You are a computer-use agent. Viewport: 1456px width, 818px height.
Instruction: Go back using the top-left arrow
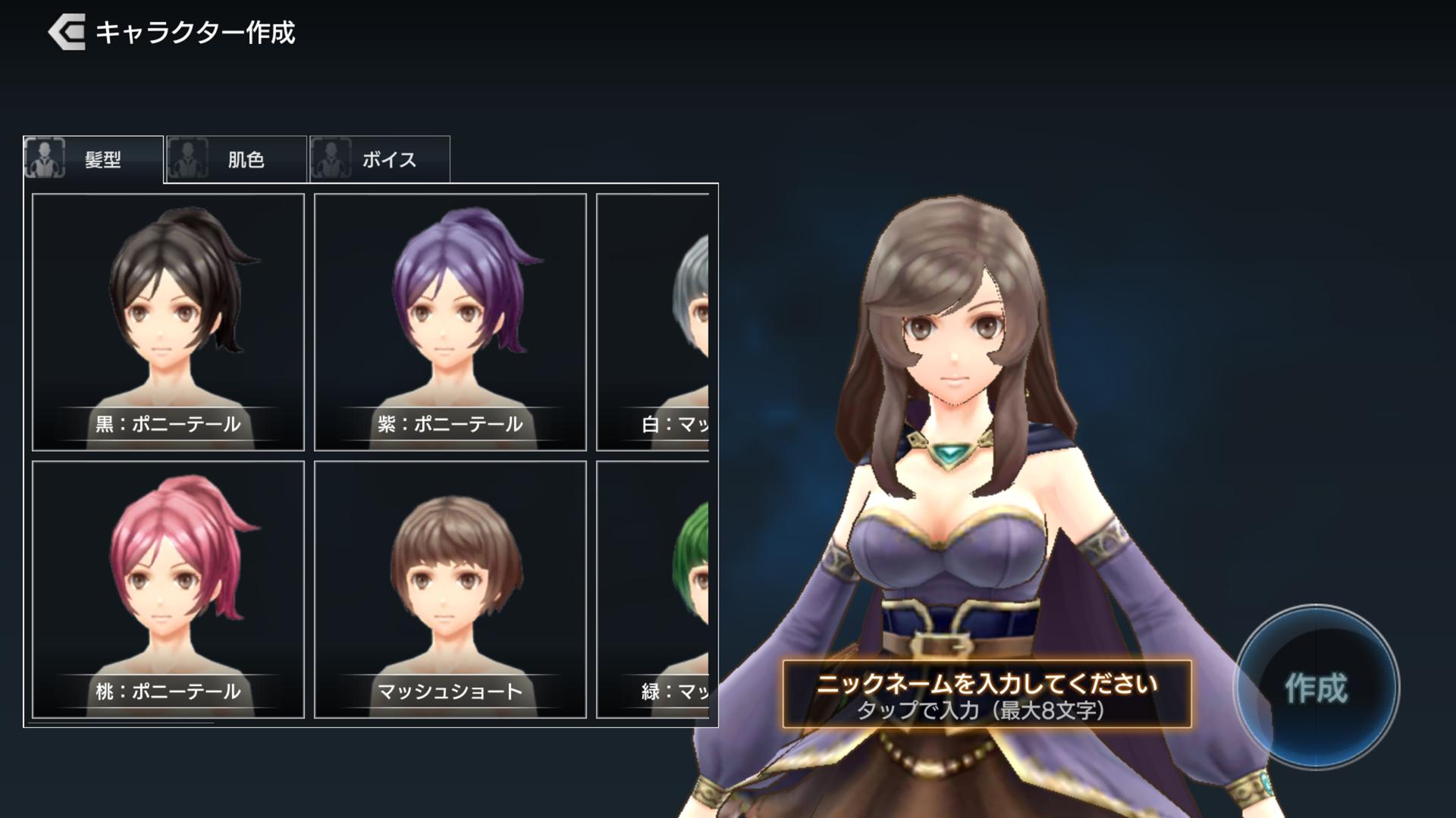[x=67, y=33]
